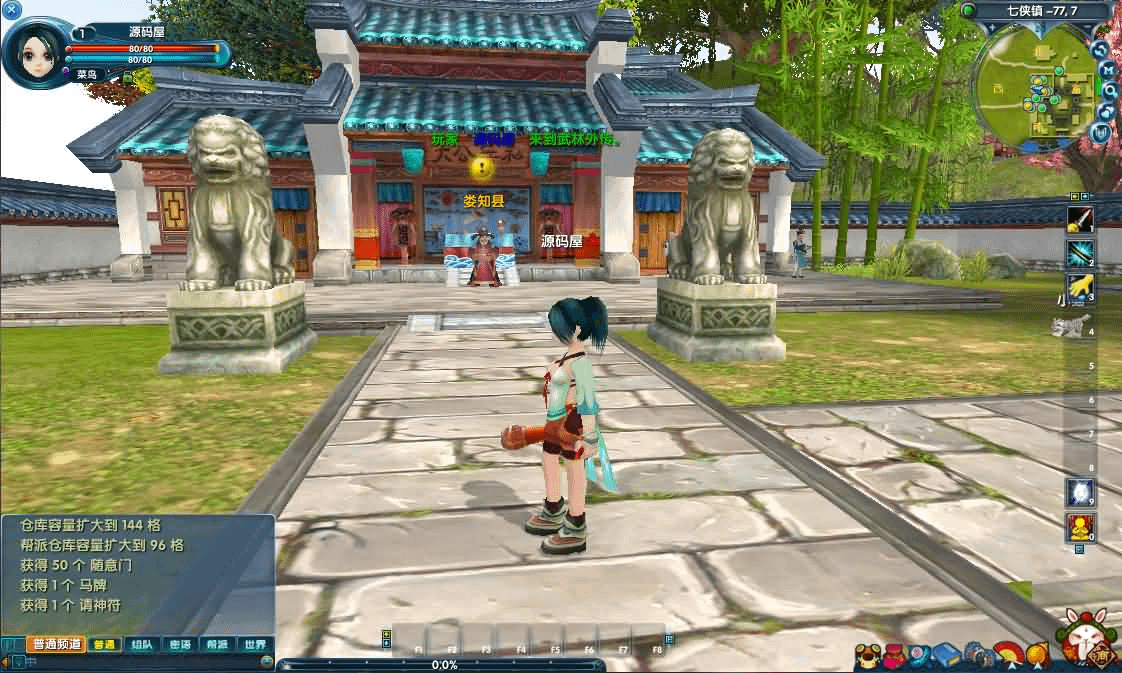Click the M map button beside minimap

coord(1108,70)
